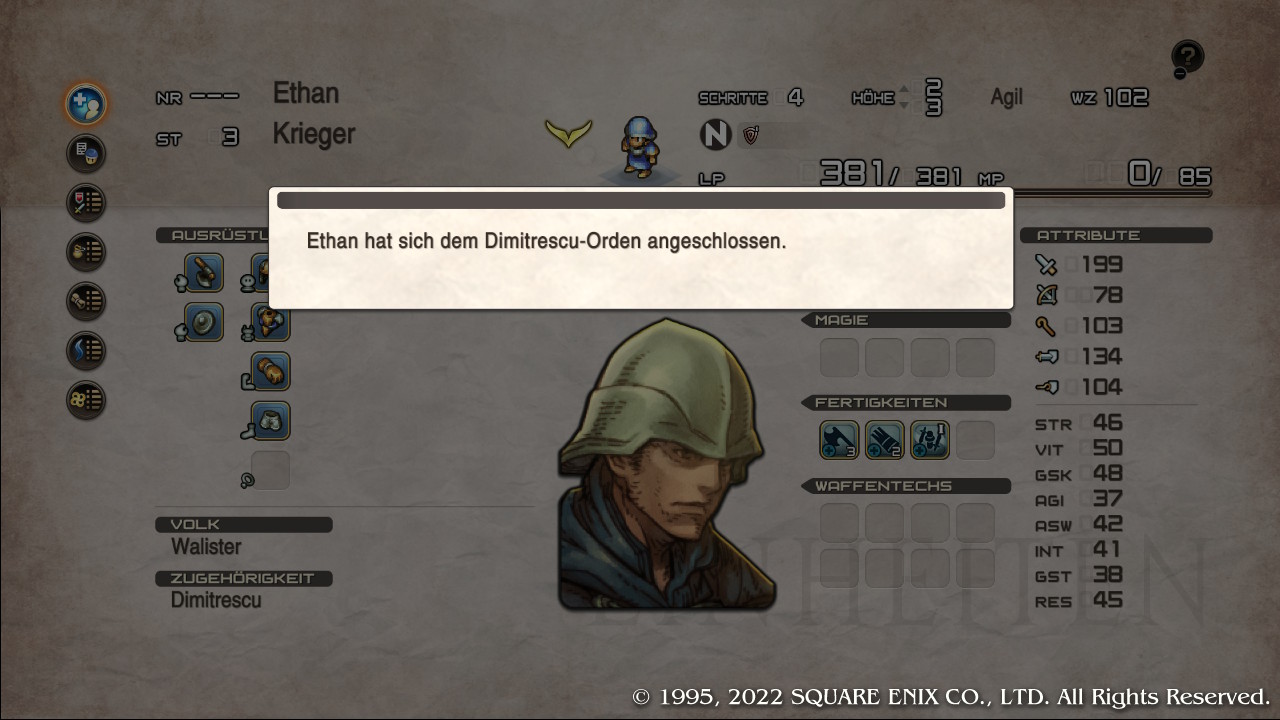1280x720 pixels.
Task: Open the scroll list tab
Action: click(x=86, y=301)
